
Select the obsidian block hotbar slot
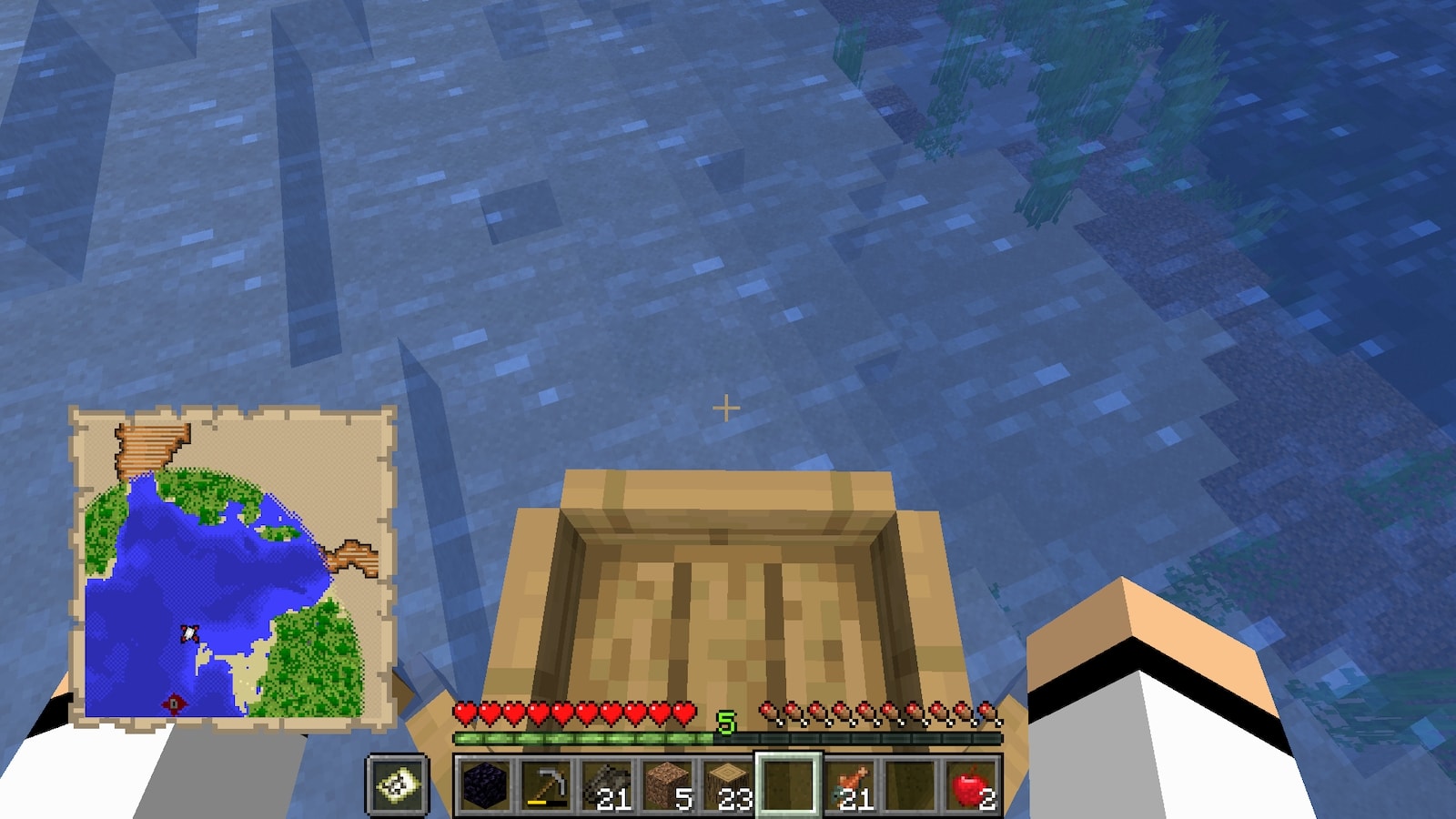click(485, 784)
